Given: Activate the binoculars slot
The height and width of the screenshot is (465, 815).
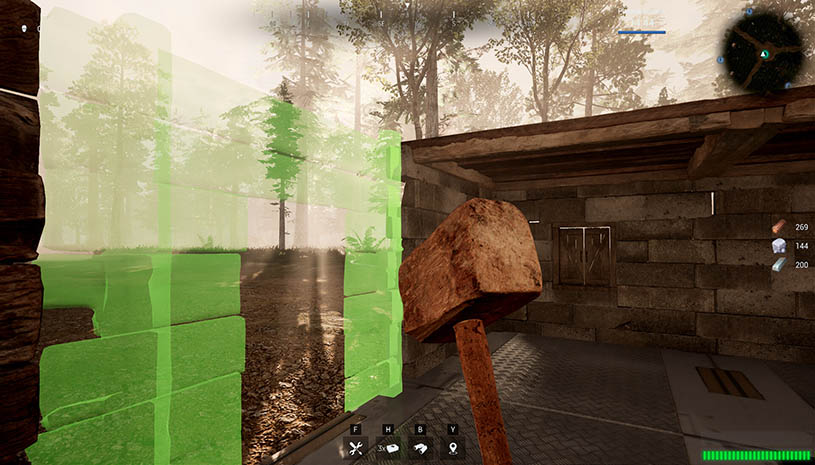Looking at the screenshot, I should [x=423, y=448].
